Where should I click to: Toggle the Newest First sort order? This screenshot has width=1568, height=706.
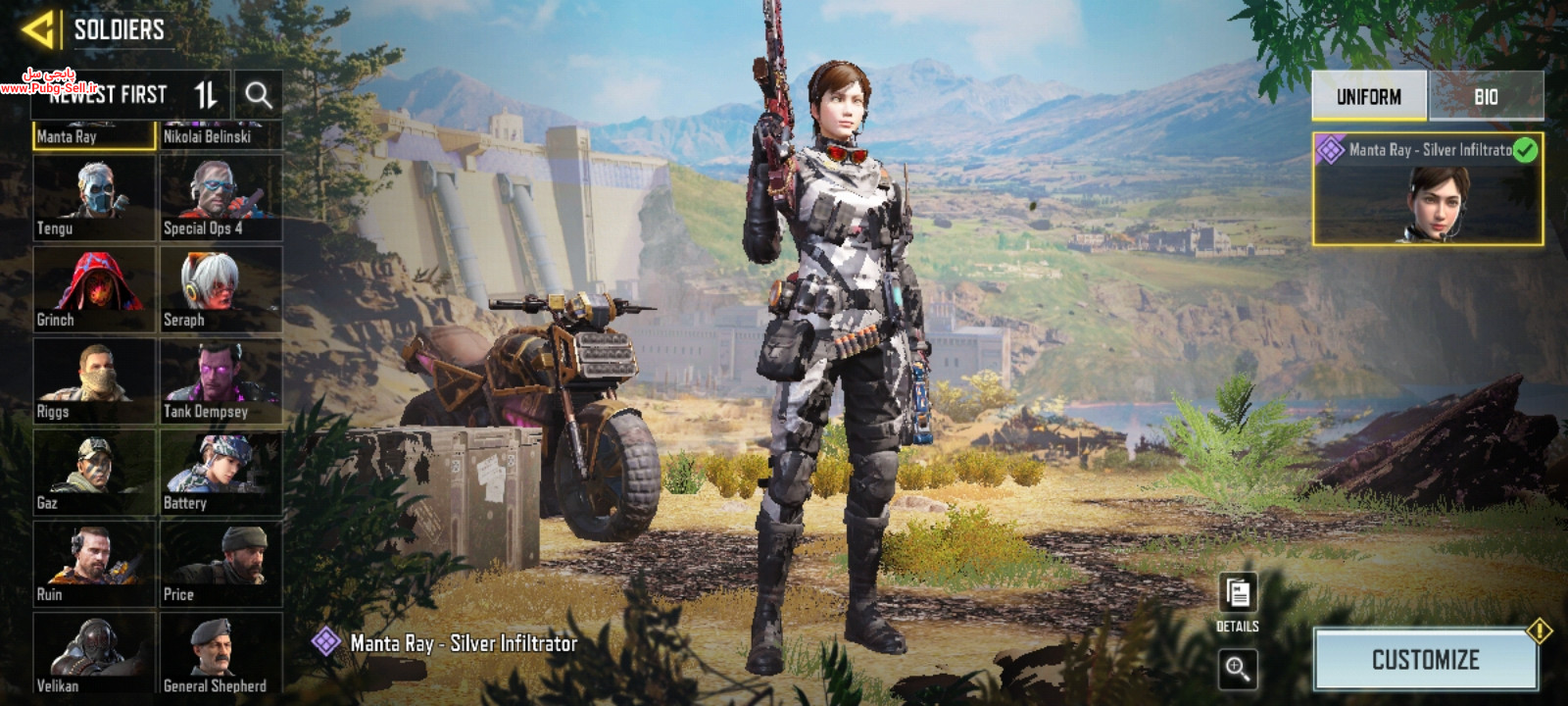point(206,95)
